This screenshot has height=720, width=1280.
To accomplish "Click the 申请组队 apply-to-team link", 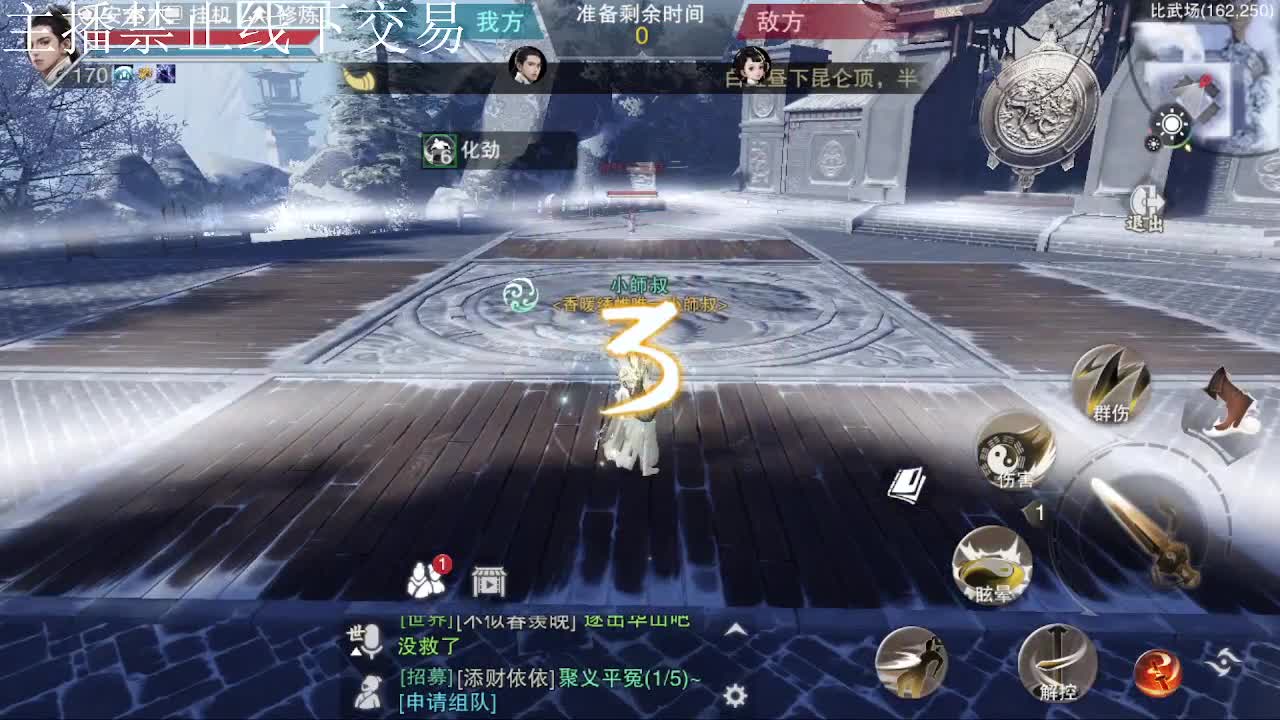I will pos(448,703).
